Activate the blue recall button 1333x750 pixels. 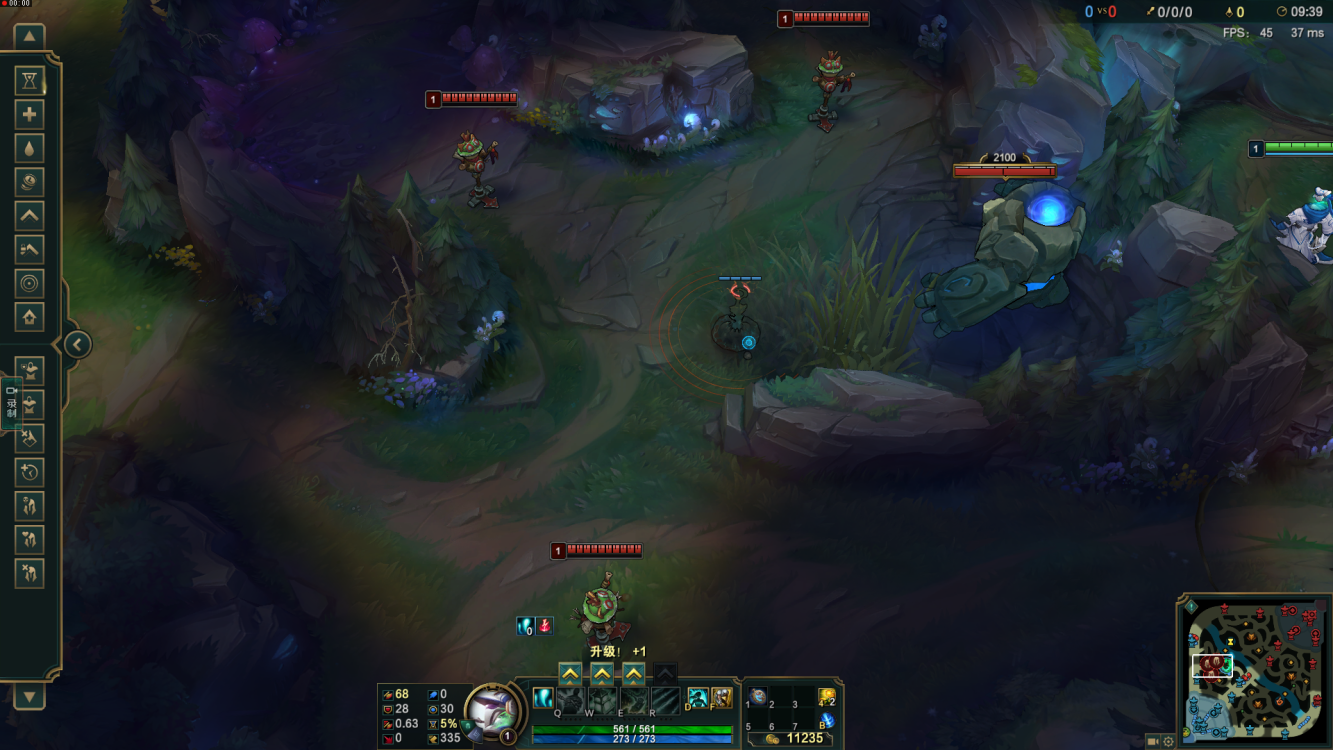pyautogui.click(x=827, y=720)
